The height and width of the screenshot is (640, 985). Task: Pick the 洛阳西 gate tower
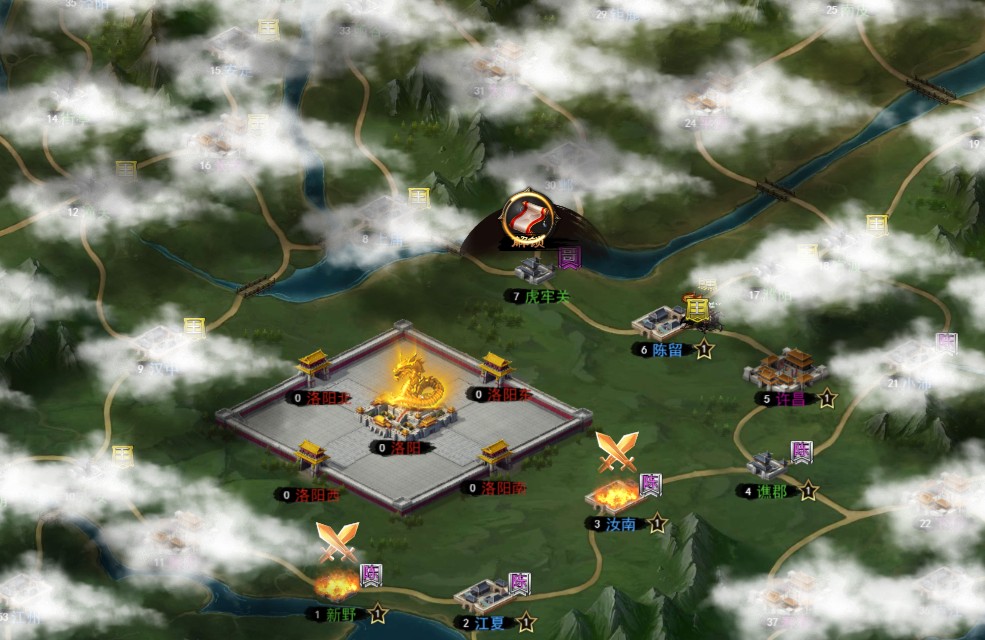(x=312, y=458)
